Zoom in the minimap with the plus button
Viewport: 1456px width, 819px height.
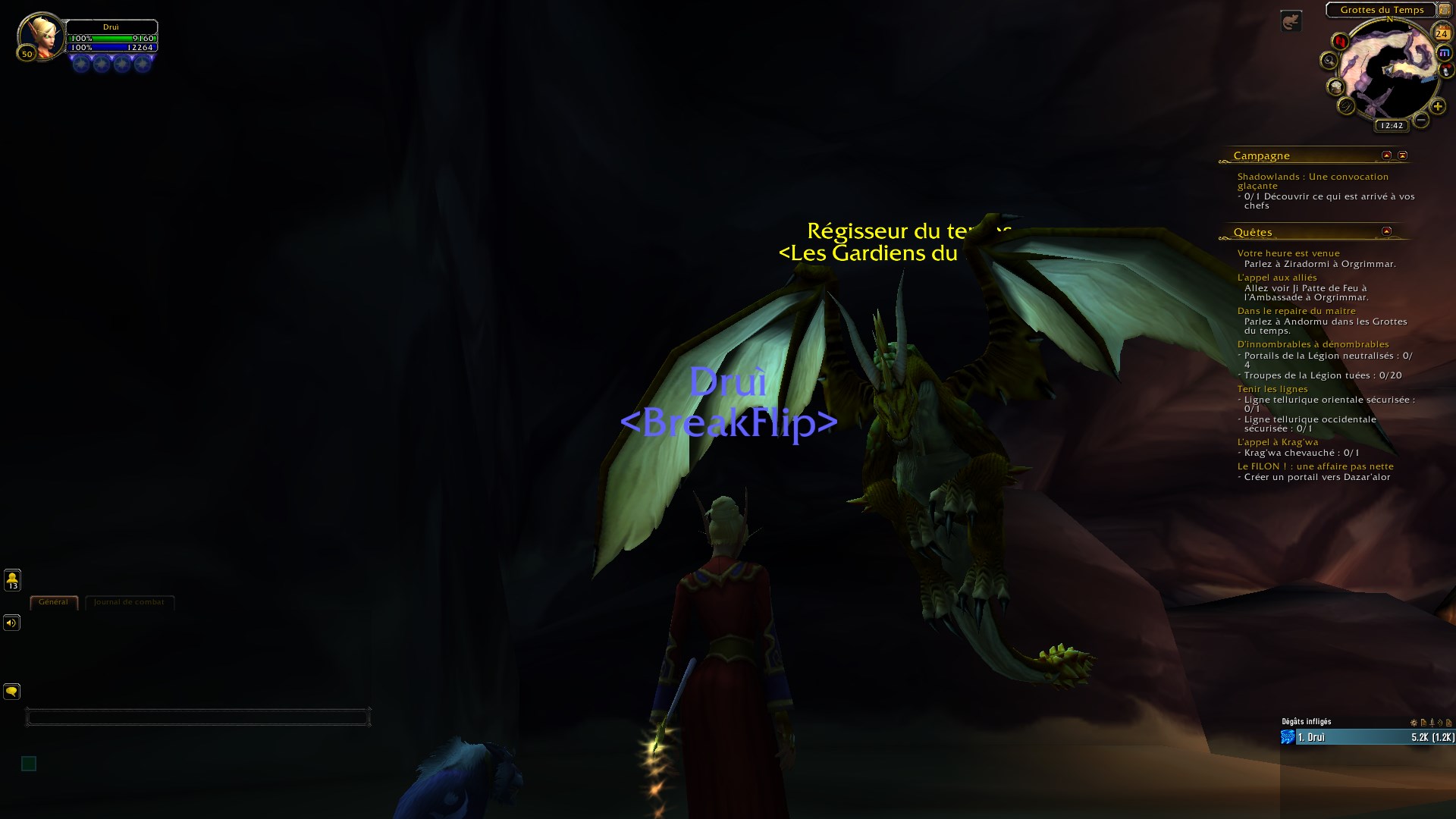coord(1438,106)
